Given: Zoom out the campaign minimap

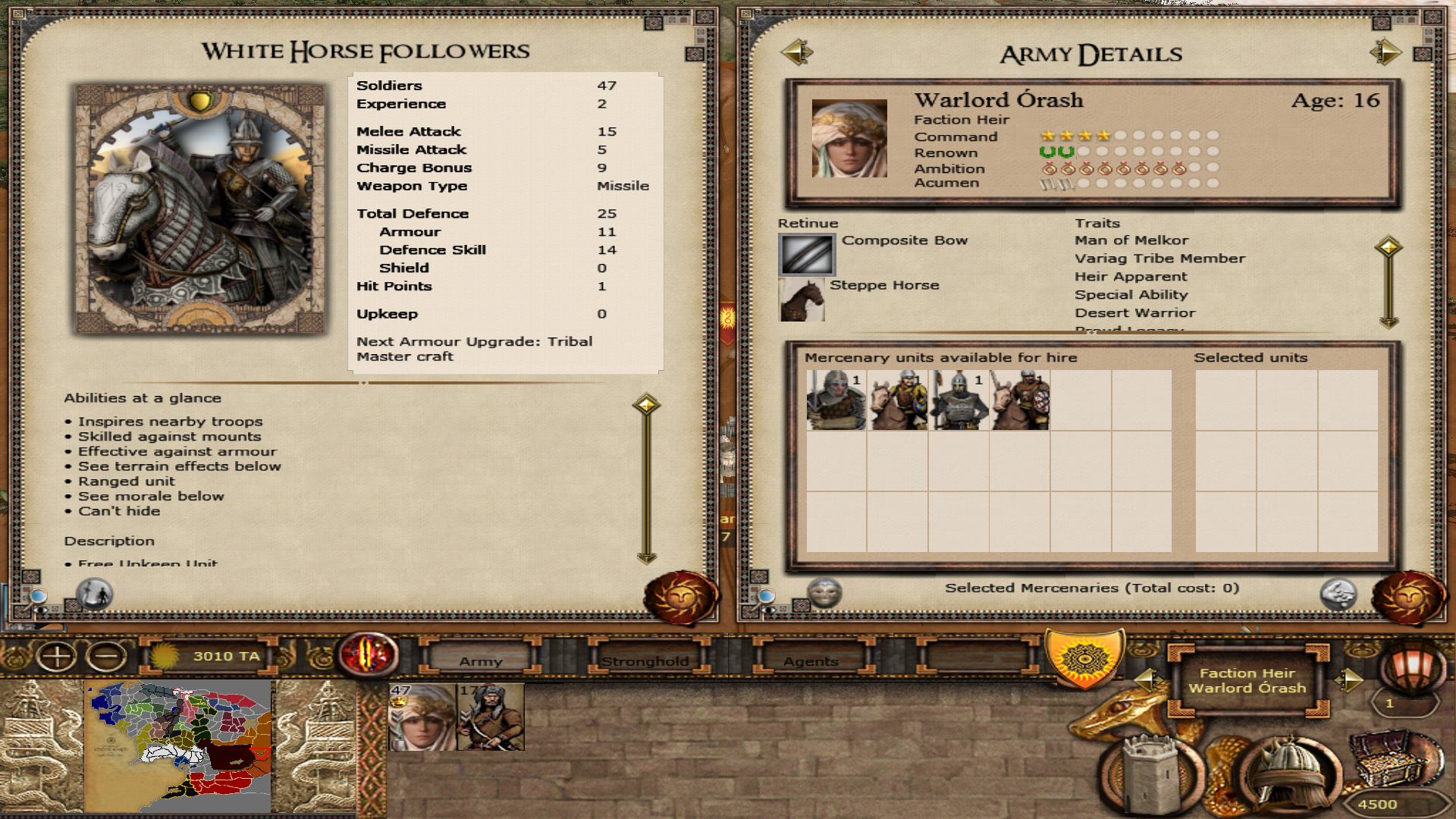Looking at the screenshot, I should coord(106,657).
